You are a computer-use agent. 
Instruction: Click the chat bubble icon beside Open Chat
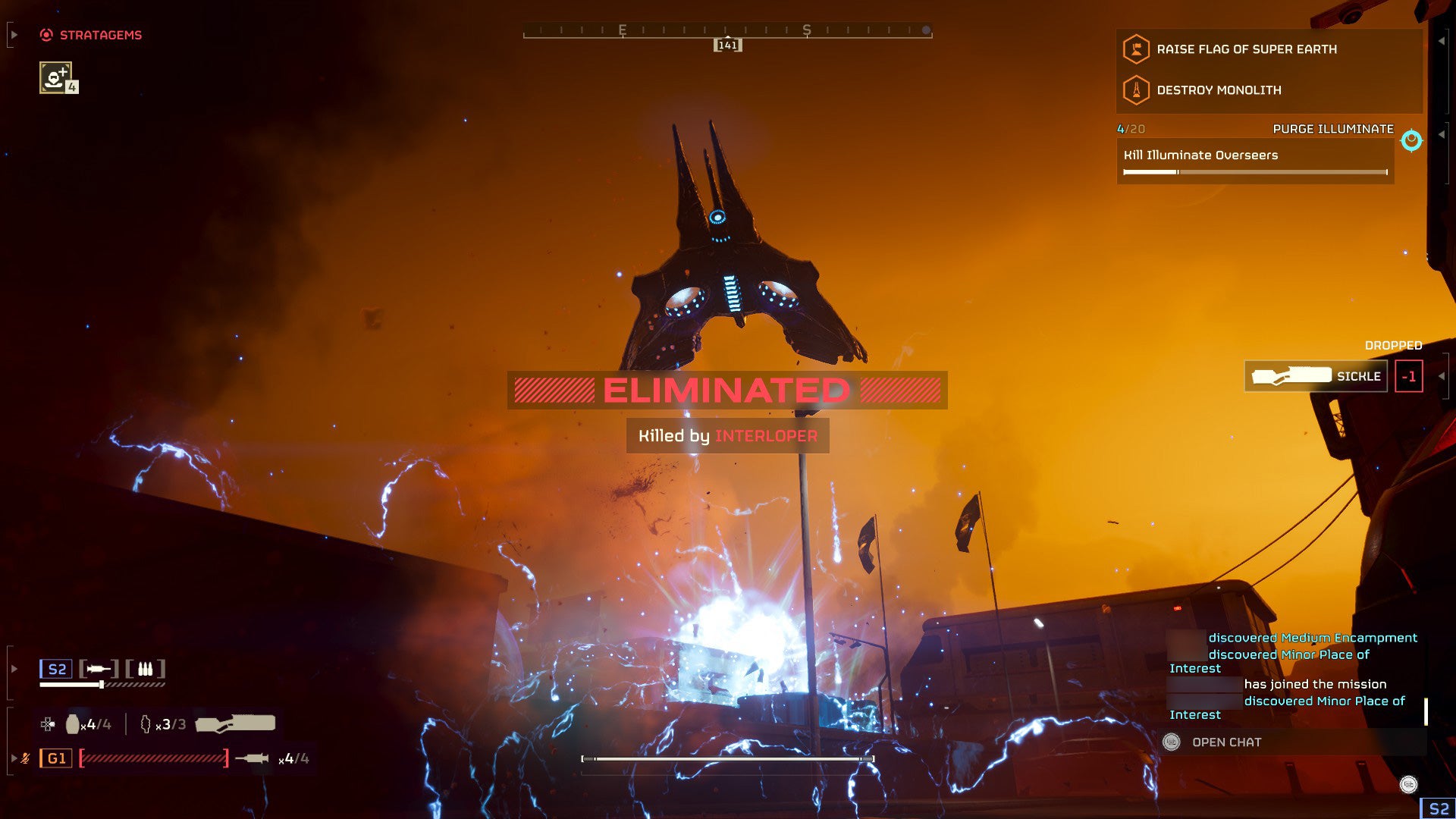(x=1172, y=742)
